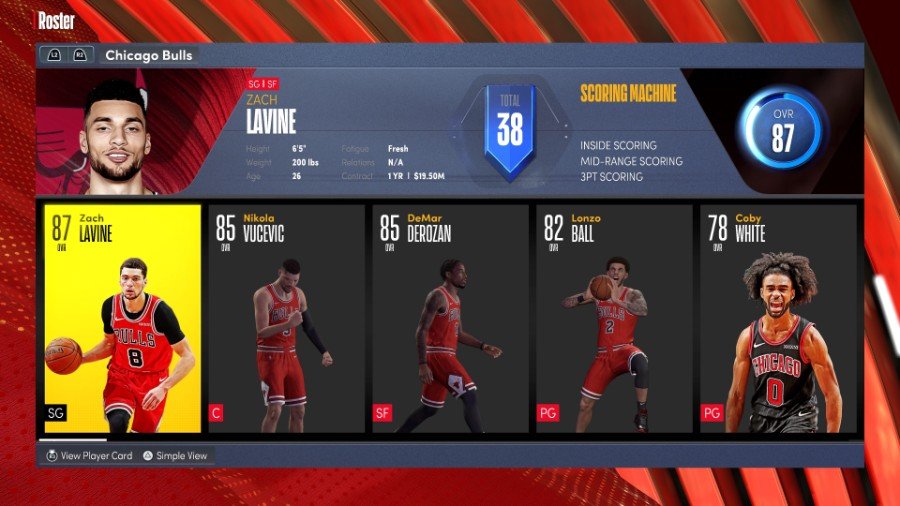Image resolution: width=900 pixels, height=506 pixels.
Task: Click the Chicago Bulls team selector
Action: [x=148, y=56]
